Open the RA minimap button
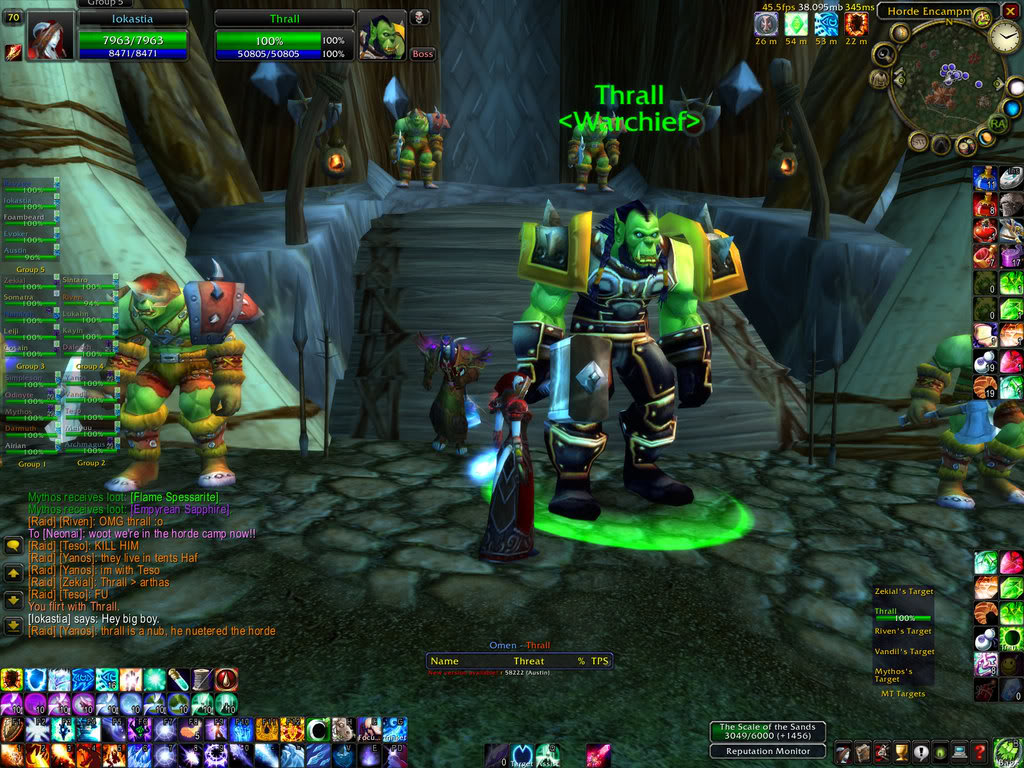This screenshot has height=768, width=1024. point(997,122)
